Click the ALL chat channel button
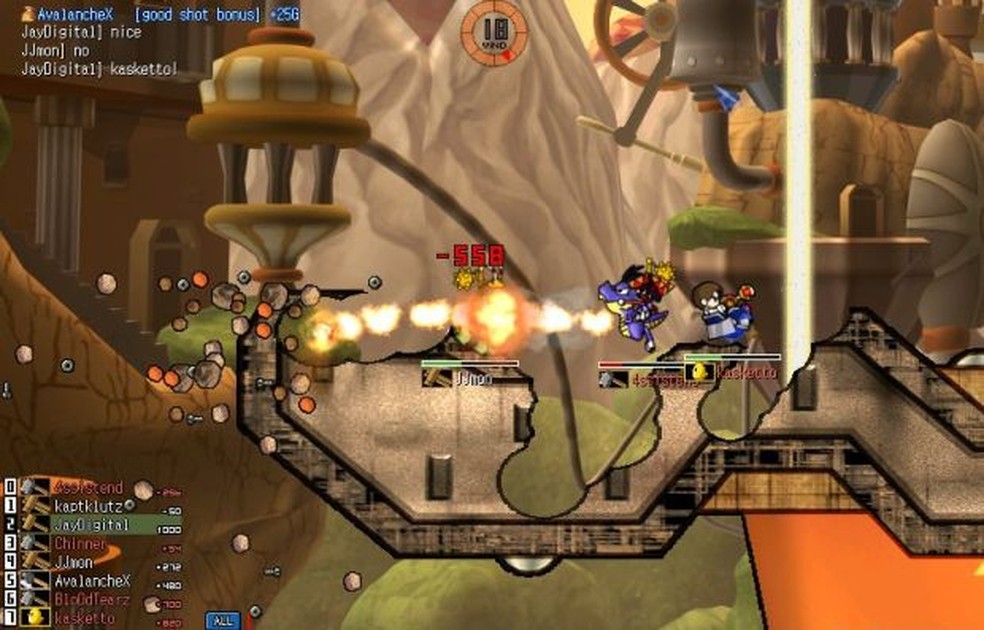Image resolution: width=984 pixels, height=630 pixels. 222,620
